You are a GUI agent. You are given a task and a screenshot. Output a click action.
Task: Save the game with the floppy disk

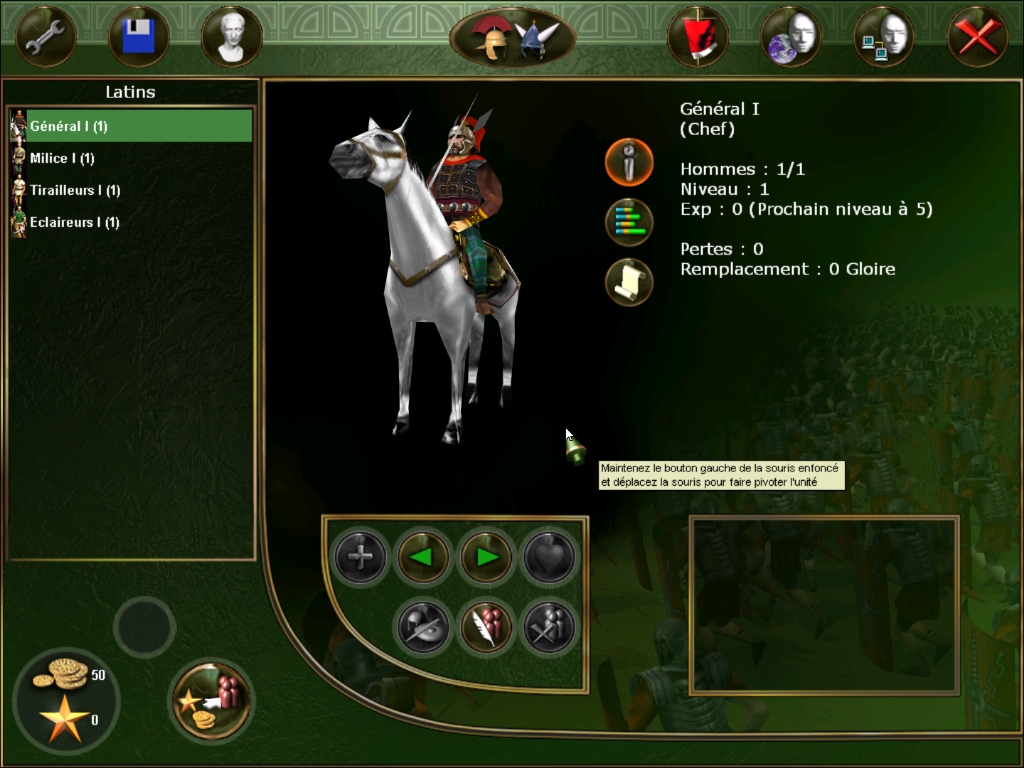[138, 37]
